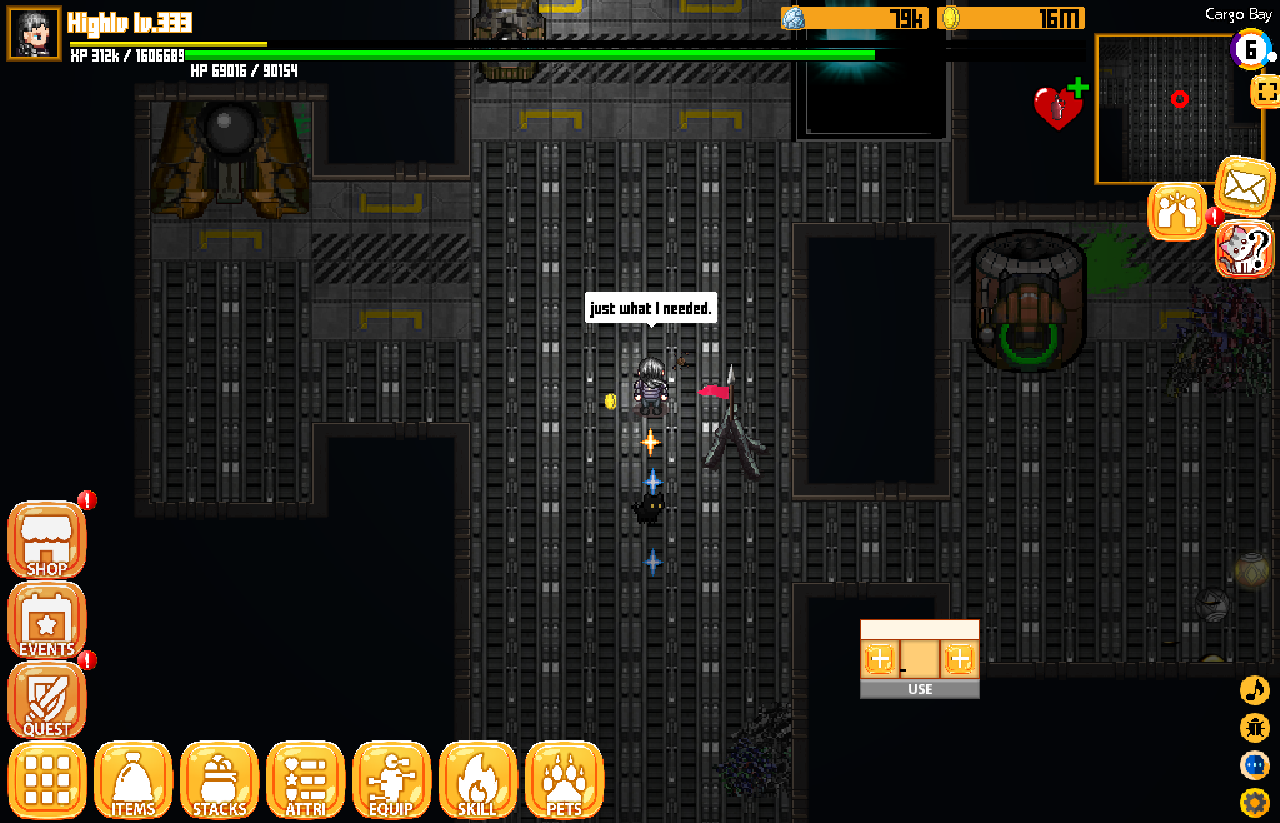Open the gear settings icon
1280x823 pixels.
[x=1255, y=802]
